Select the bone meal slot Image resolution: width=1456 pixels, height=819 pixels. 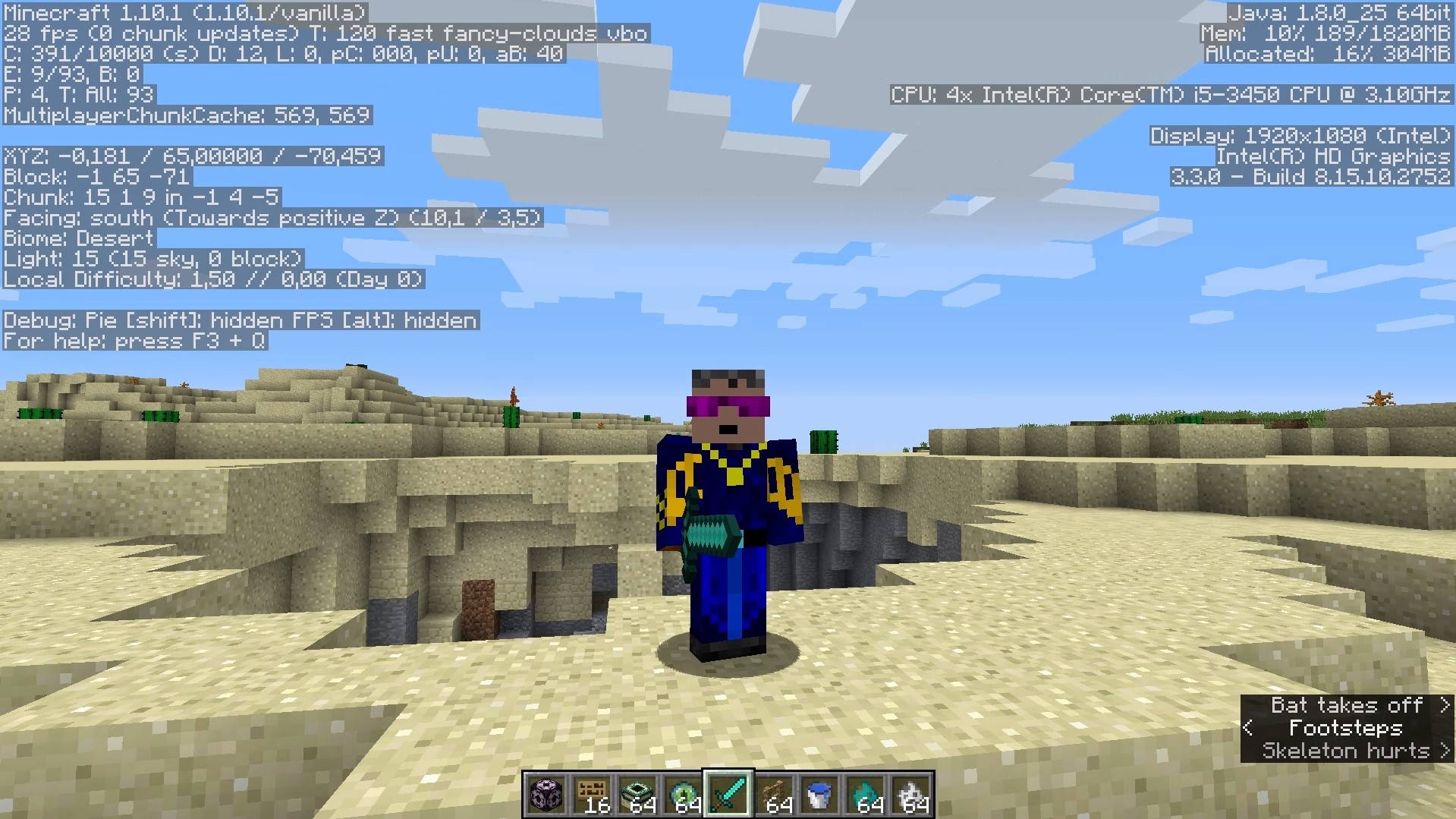point(910,794)
